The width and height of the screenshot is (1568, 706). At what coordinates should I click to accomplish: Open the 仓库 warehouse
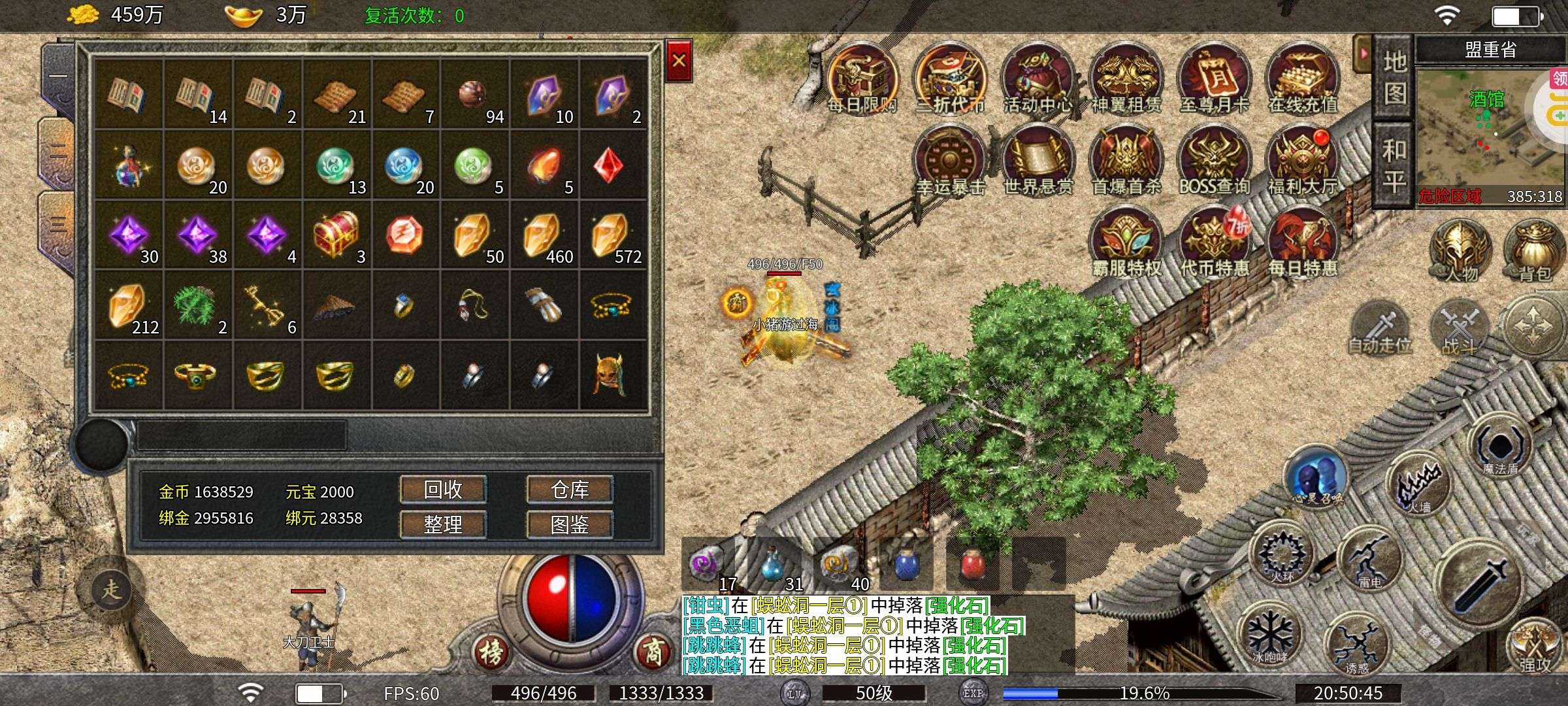click(570, 490)
